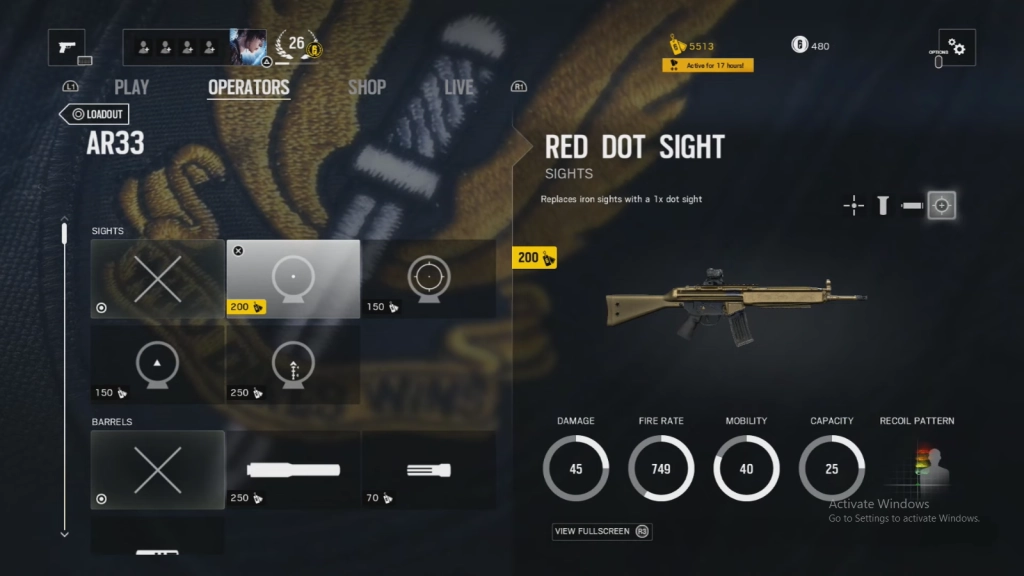Select the highlighted sight attachment category icon
The height and width of the screenshot is (576, 1024).
[x=941, y=206]
